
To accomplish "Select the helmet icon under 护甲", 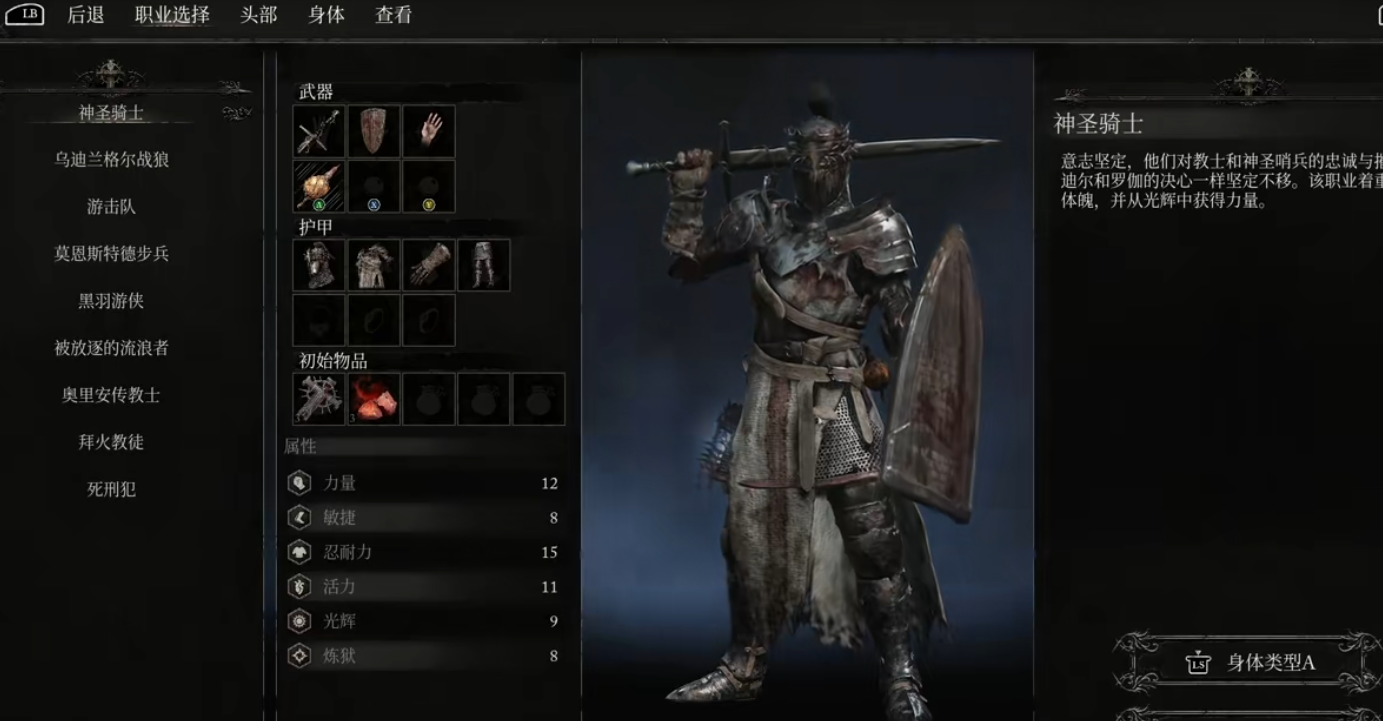I will (x=318, y=265).
